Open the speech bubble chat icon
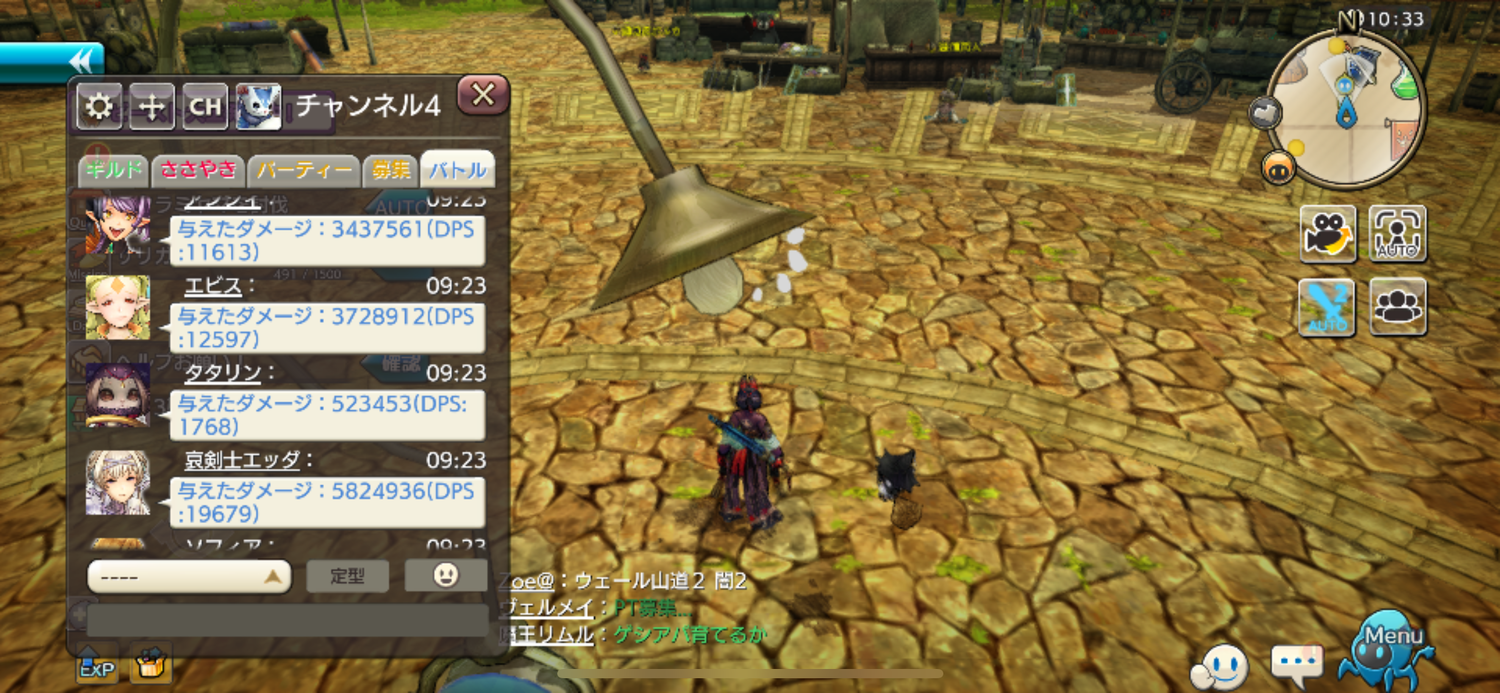 pyautogui.click(x=1297, y=662)
